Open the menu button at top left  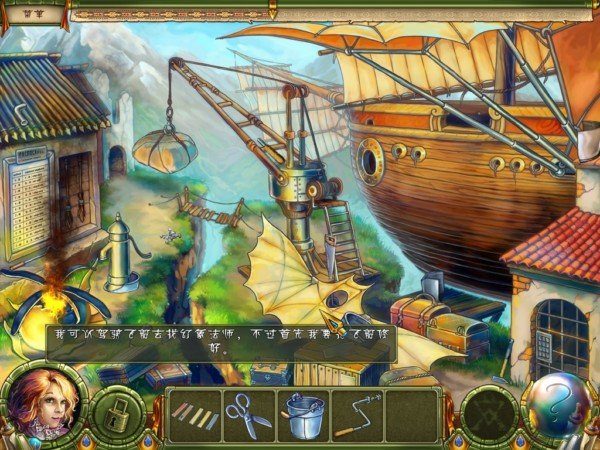coord(34,14)
